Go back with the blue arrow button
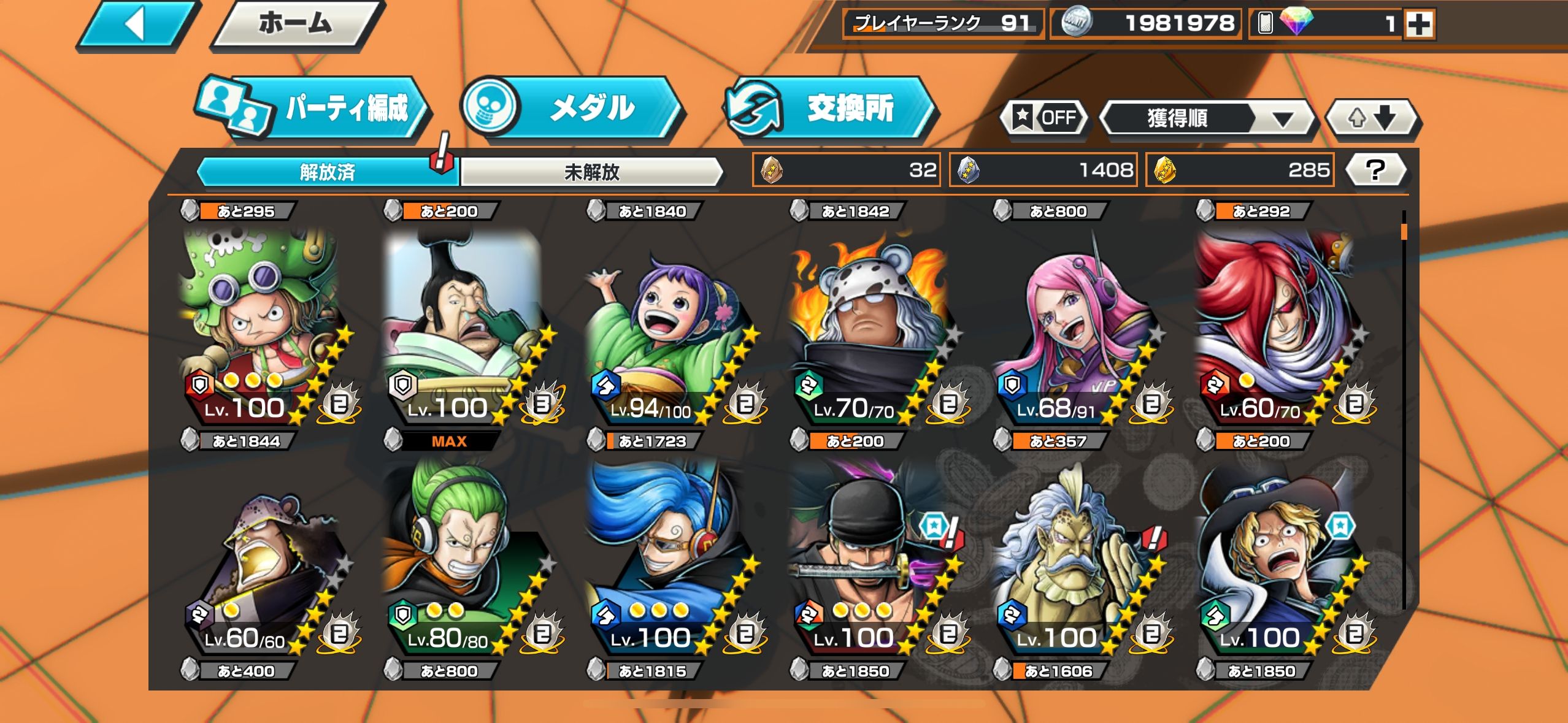 point(139,25)
